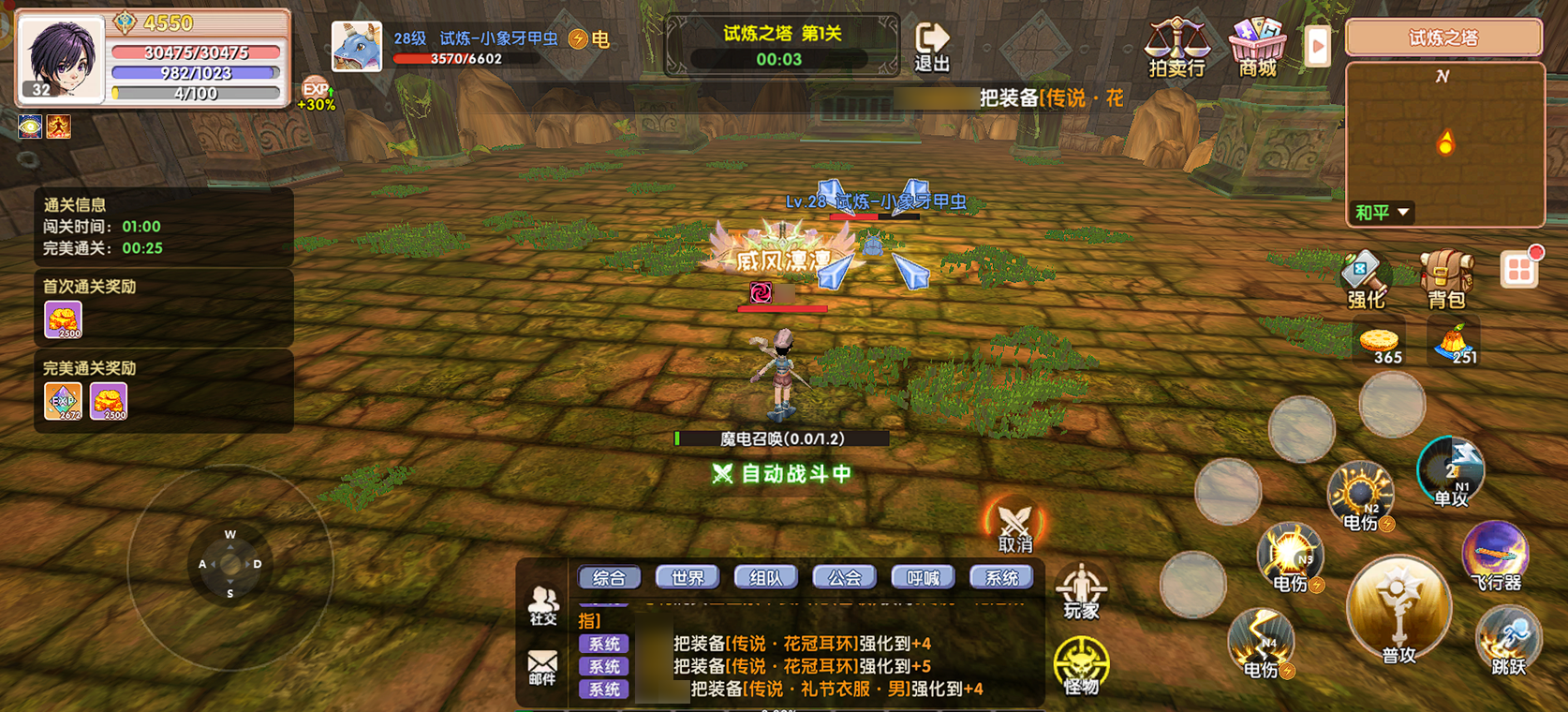The image size is (1568, 712).
Task: Target monsters with the 怪物 button
Action: click(x=1081, y=665)
